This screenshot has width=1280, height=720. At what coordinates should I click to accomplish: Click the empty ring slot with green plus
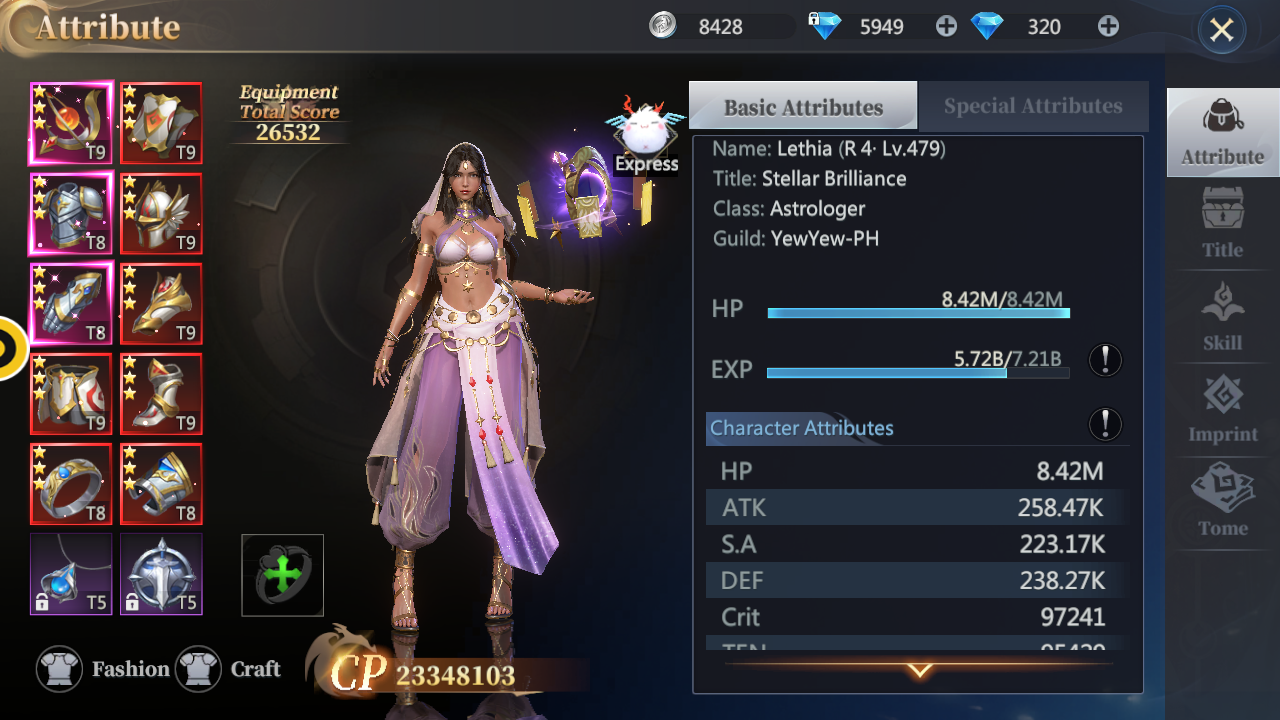283,575
